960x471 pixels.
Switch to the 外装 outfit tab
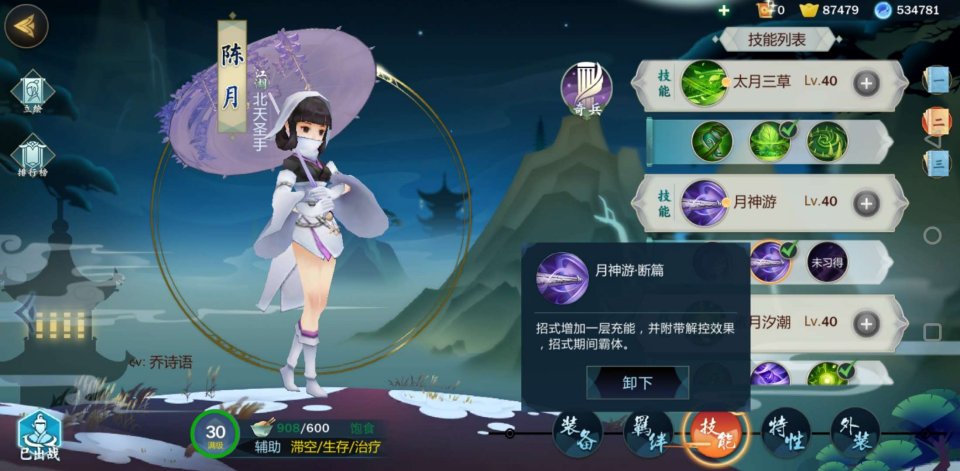click(x=855, y=433)
